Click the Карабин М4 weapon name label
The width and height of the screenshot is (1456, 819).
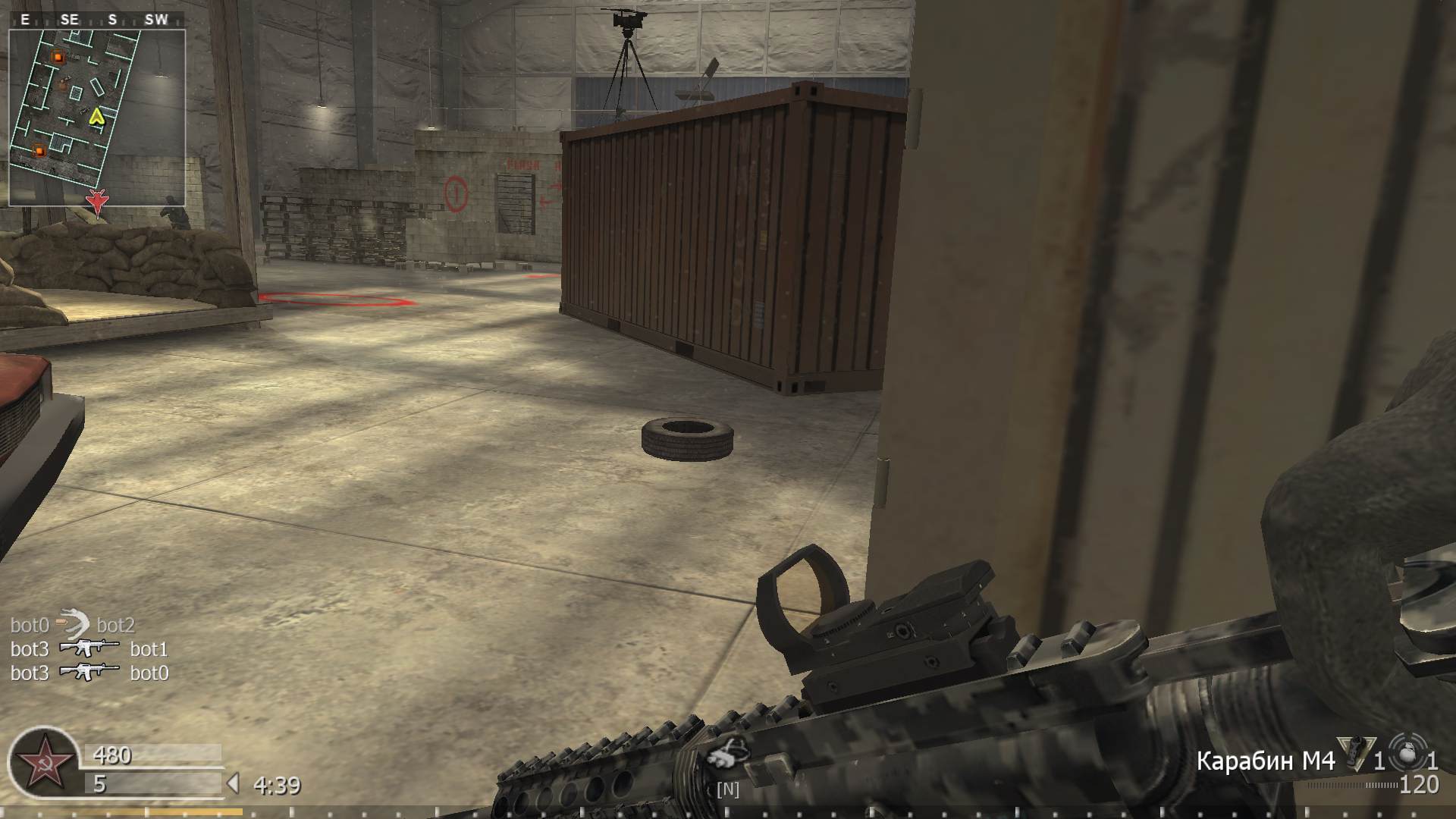[x=1265, y=760]
